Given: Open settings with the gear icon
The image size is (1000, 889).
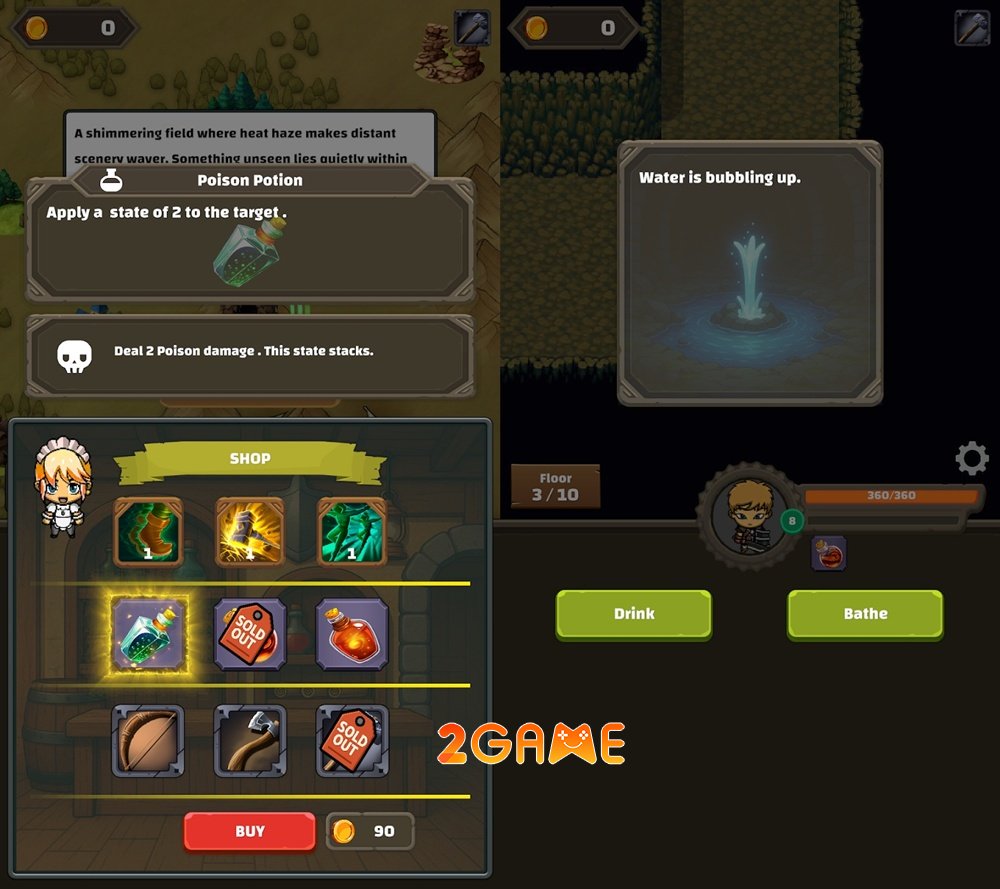Looking at the screenshot, I should point(971,459).
